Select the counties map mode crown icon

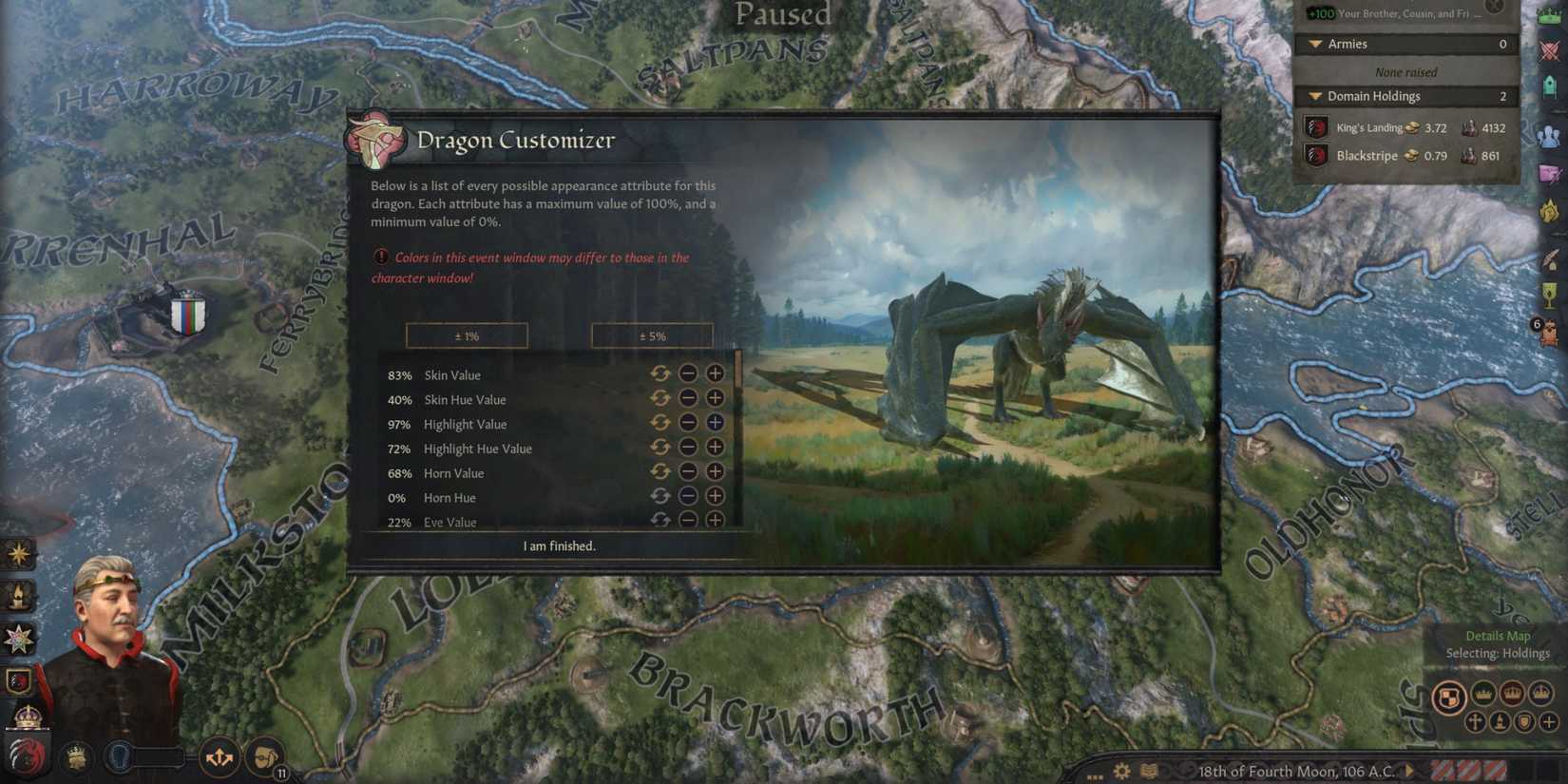1482,693
